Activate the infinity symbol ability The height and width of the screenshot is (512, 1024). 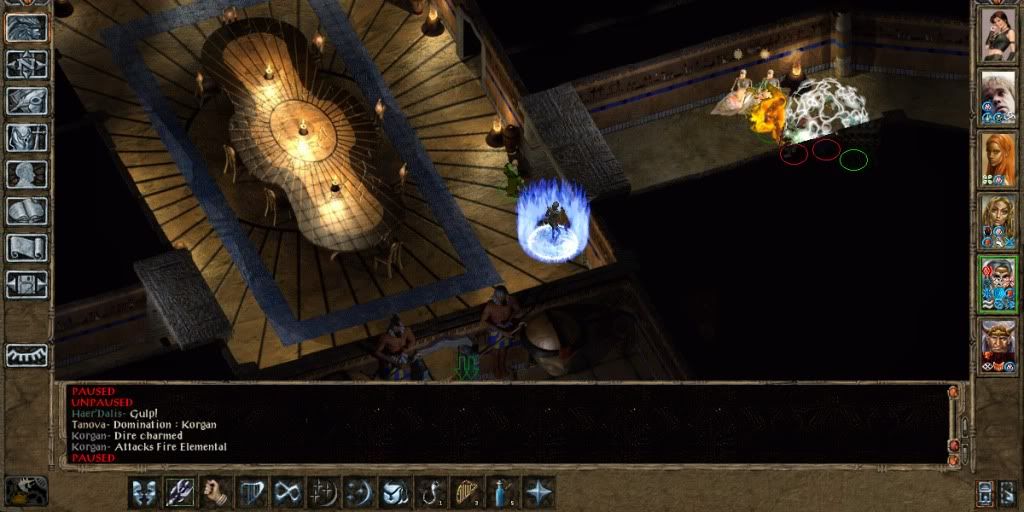287,492
